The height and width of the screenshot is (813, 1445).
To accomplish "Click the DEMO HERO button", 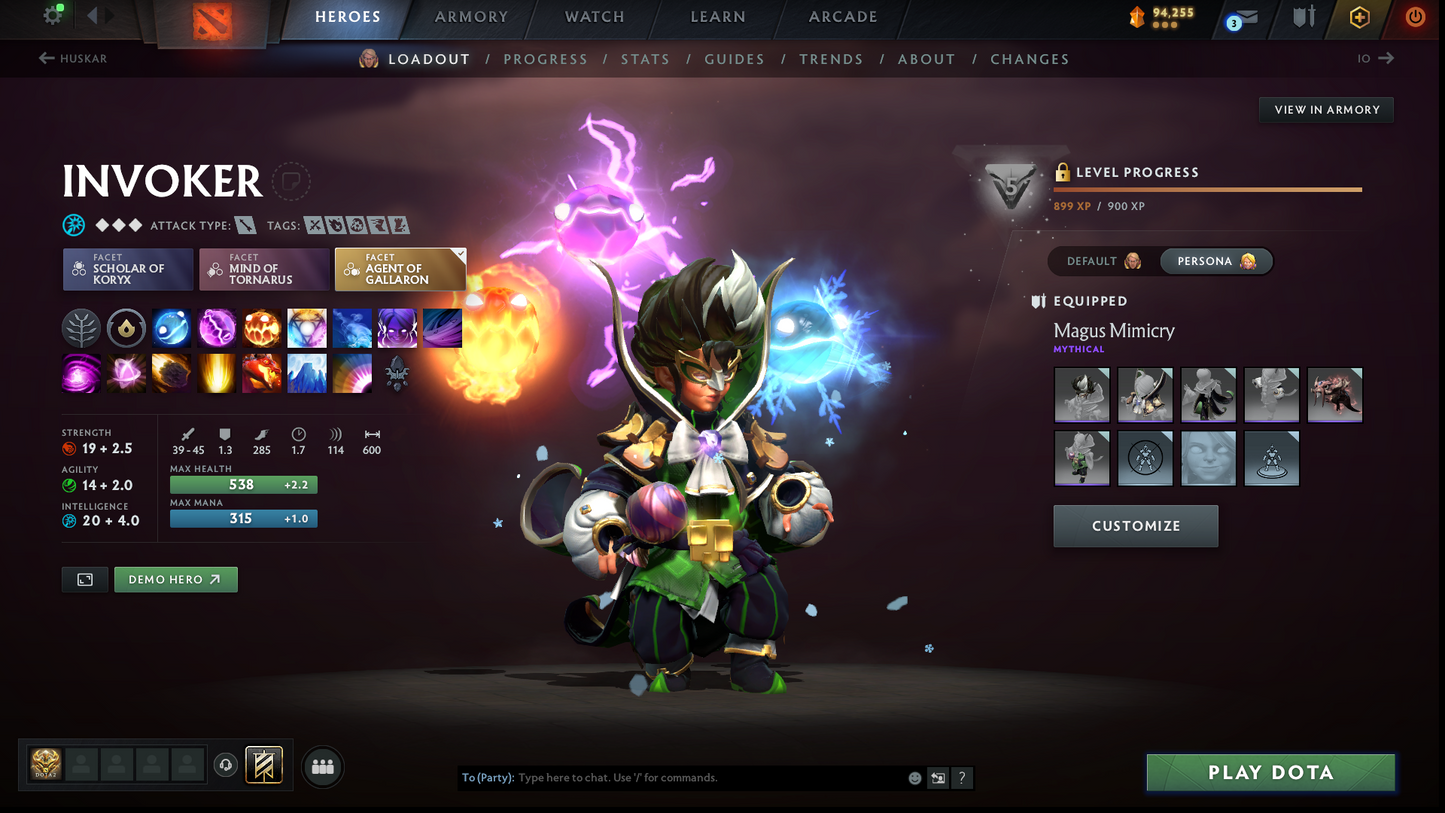I will [x=176, y=579].
